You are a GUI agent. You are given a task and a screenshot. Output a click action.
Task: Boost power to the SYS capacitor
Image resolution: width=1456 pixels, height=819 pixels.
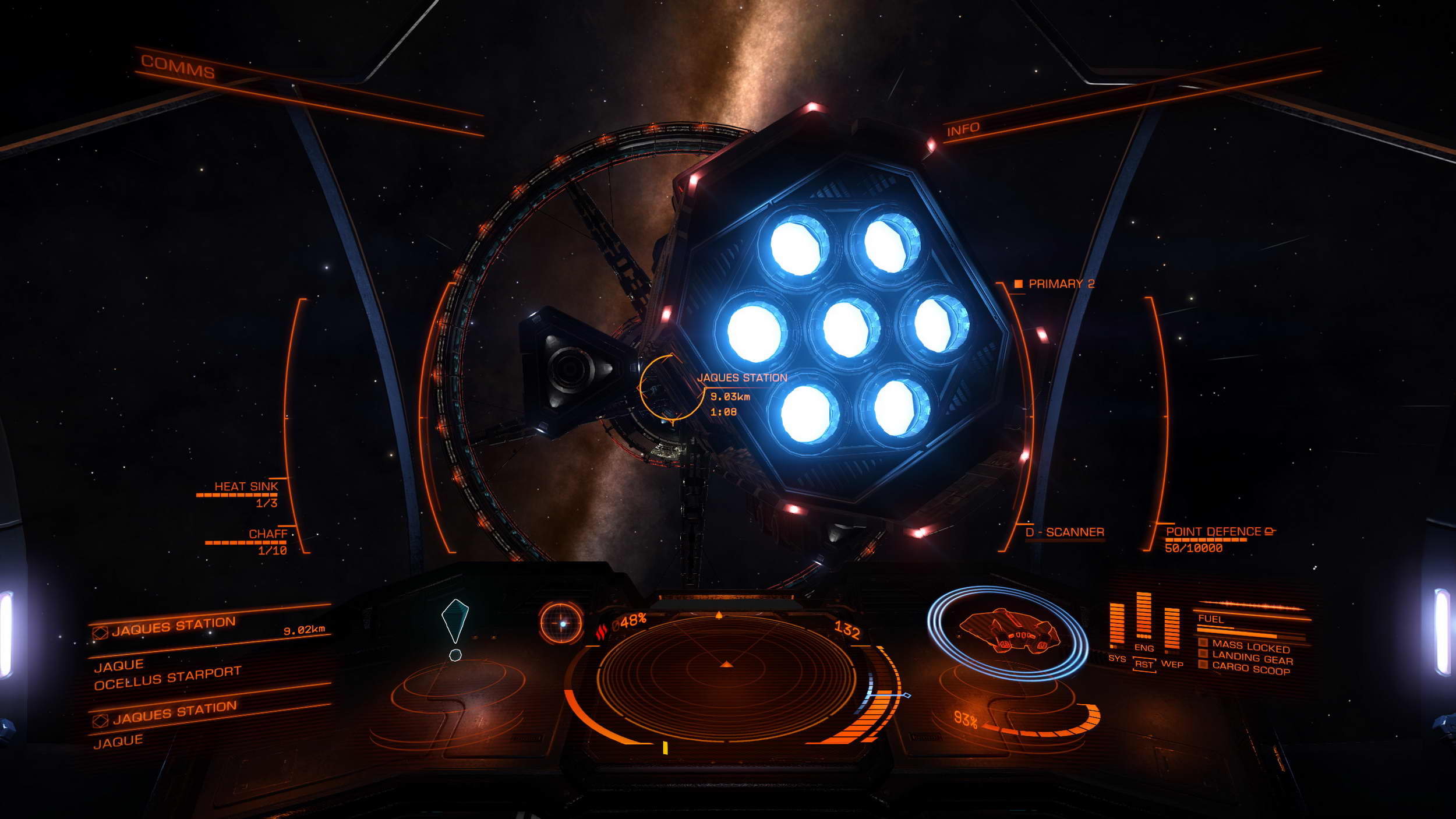point(1116,659)
